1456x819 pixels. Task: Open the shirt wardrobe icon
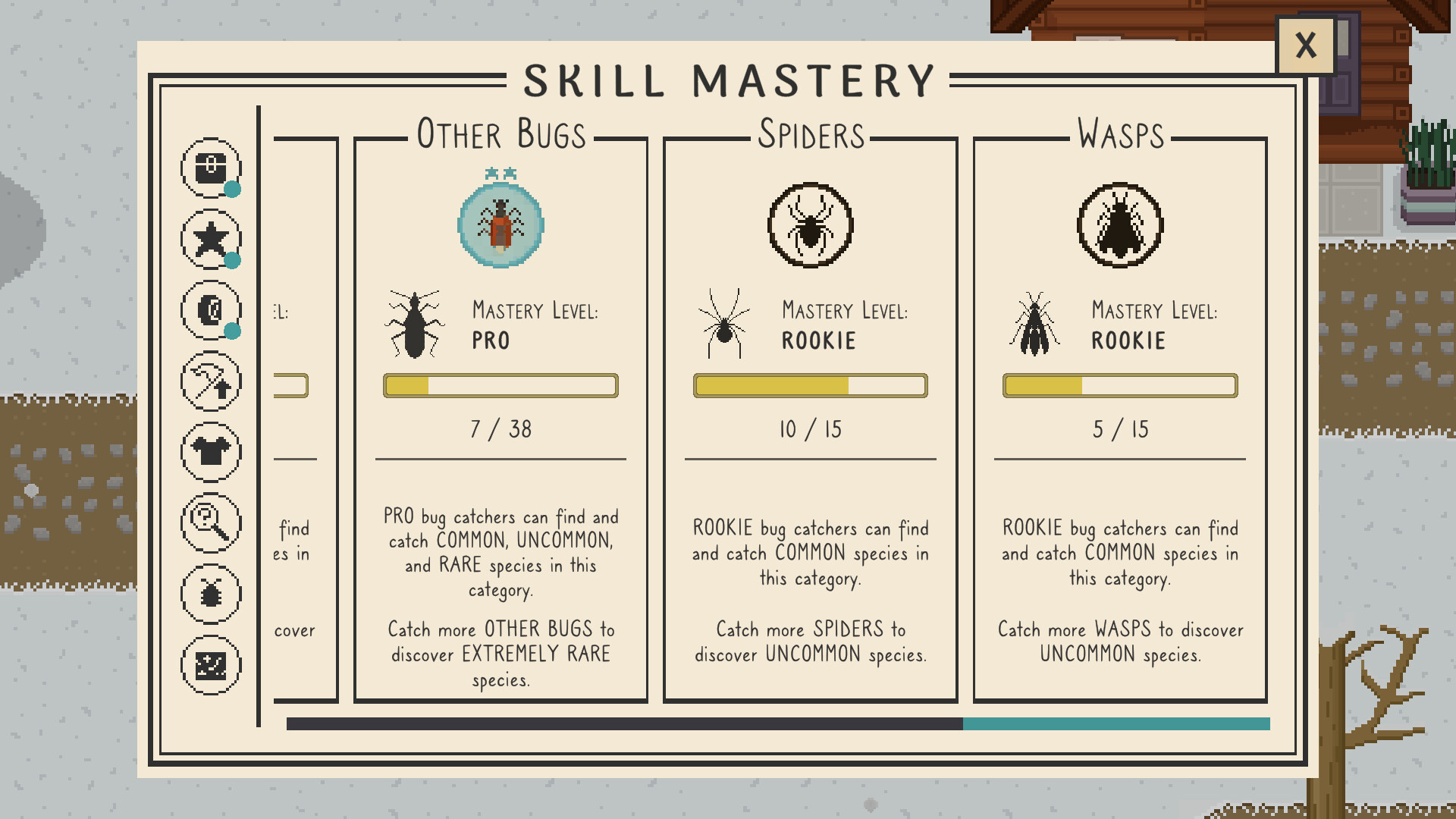tap(211, 451)
